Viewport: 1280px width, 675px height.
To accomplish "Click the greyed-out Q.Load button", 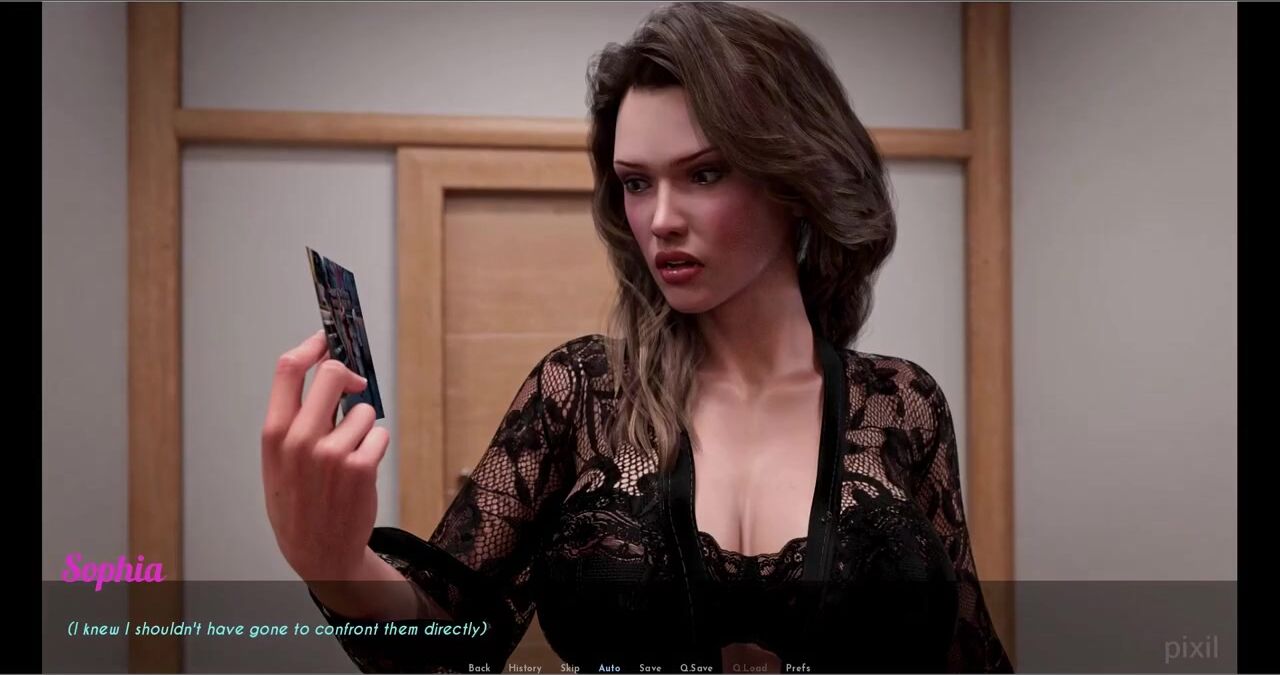I will tap(749, 668).
